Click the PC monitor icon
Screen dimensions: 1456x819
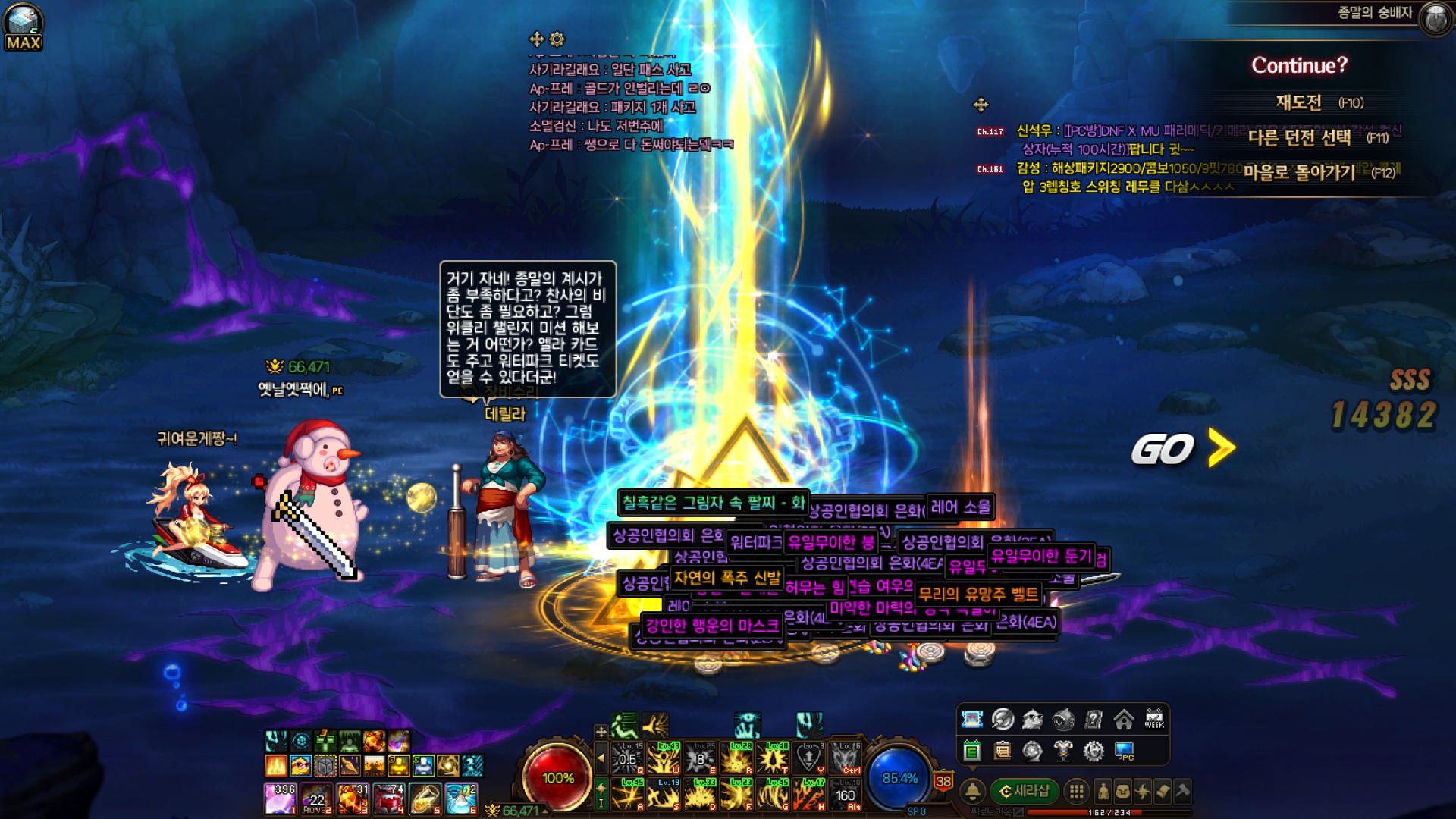pos(1124,751)
